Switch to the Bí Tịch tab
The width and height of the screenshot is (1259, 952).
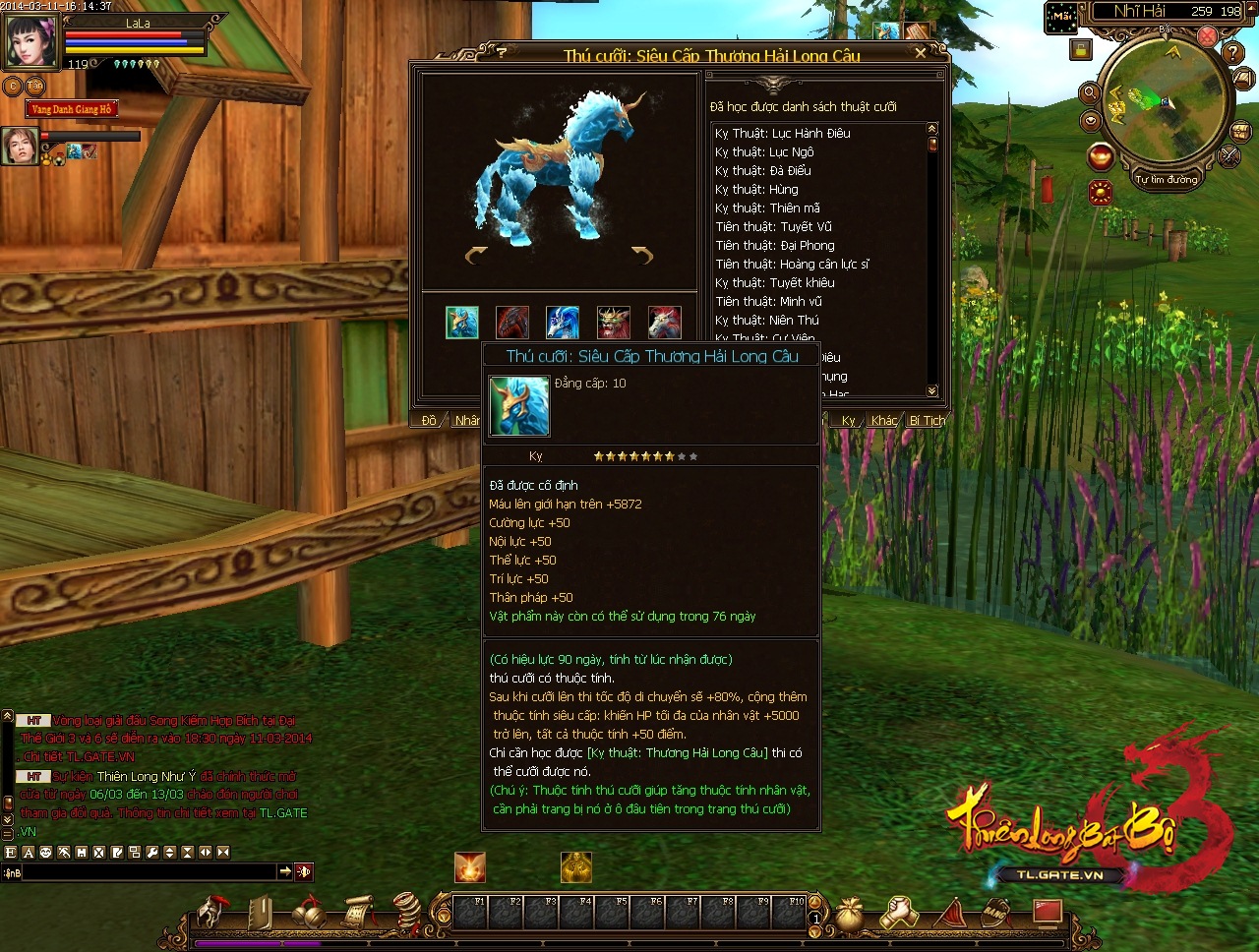click(927, 421)
